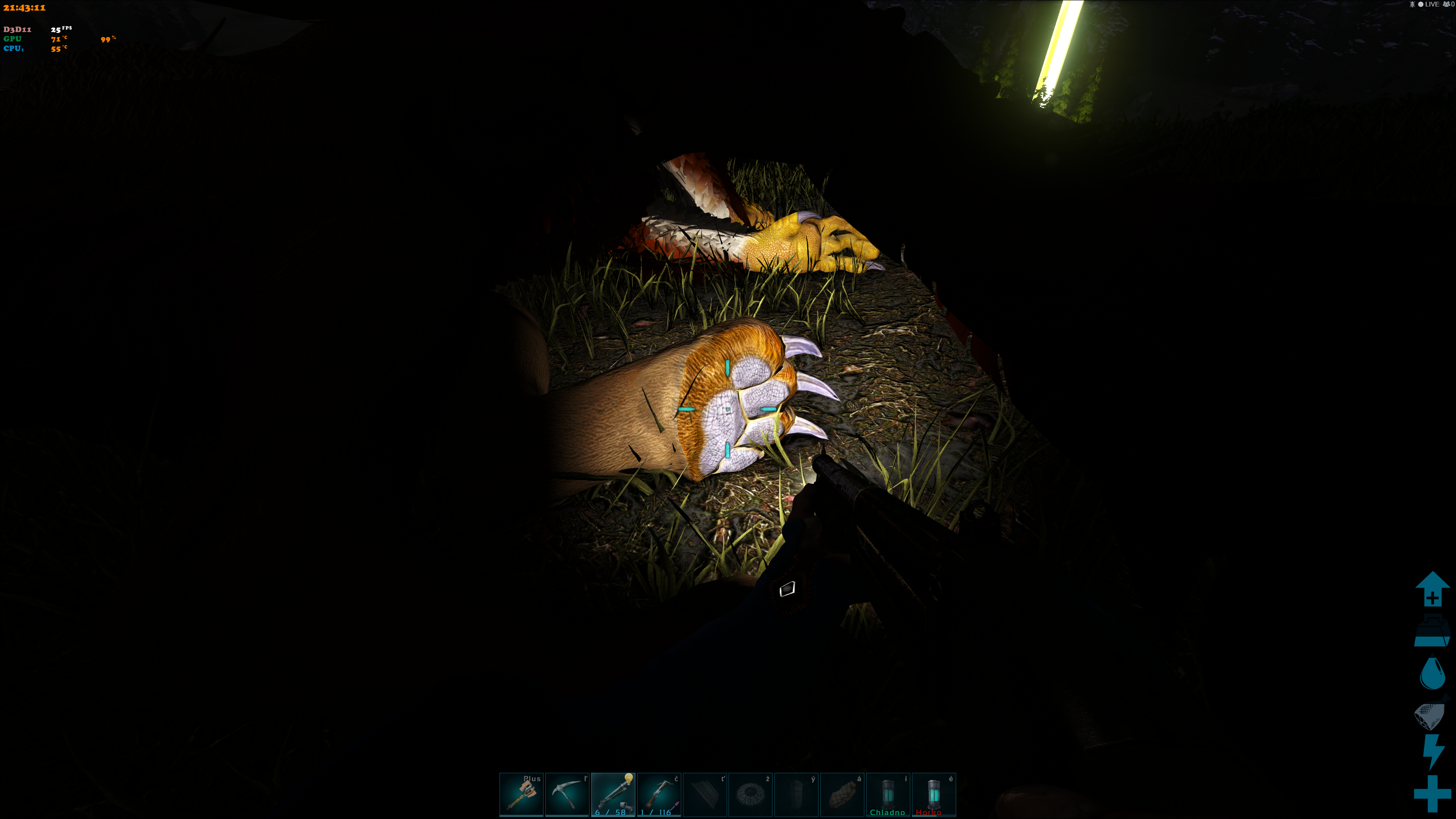
Task: Select the shotgun with flashlight attachment
Action: (x=613, y=794)
